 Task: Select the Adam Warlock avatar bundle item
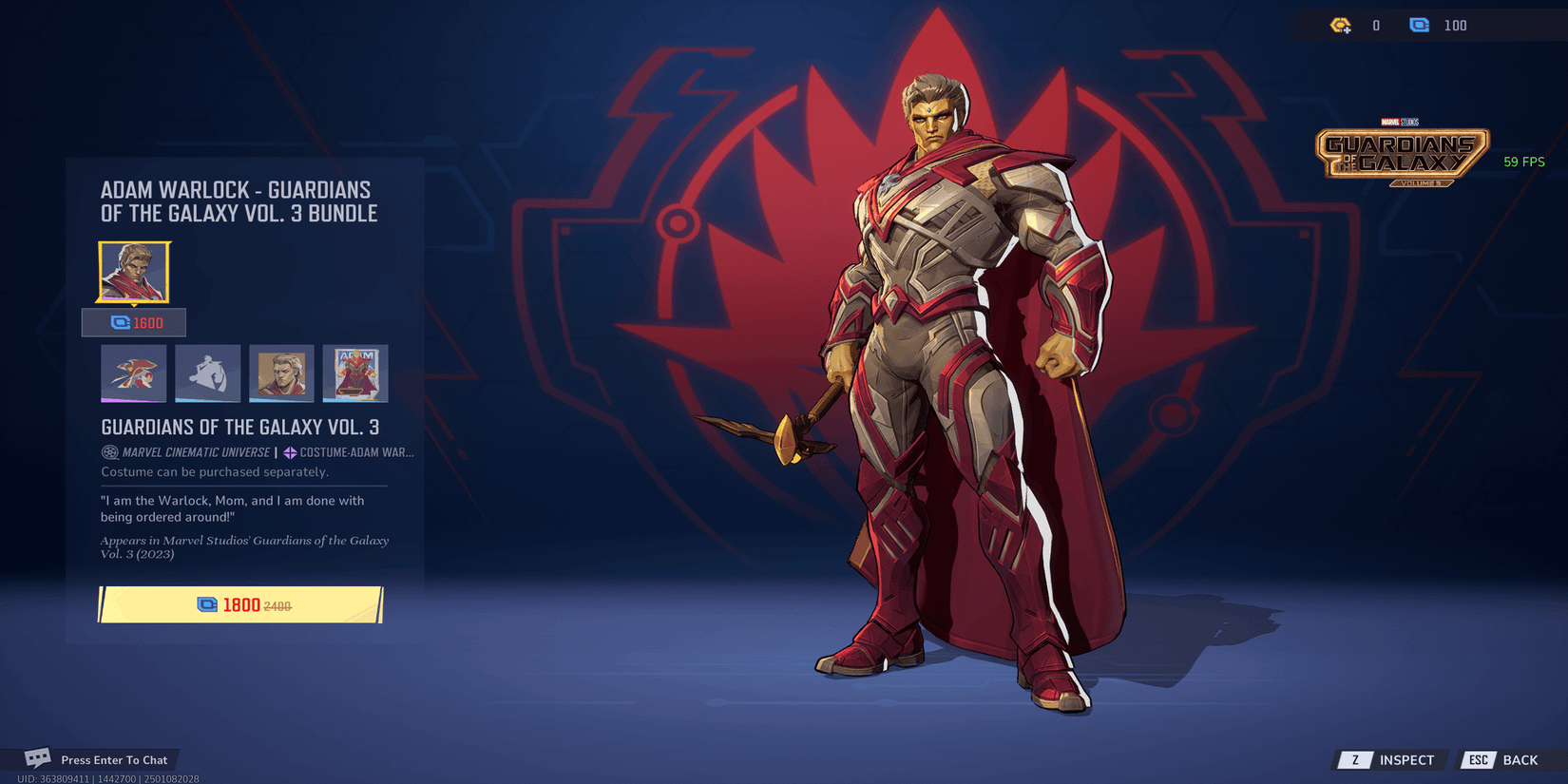[281, 373]
